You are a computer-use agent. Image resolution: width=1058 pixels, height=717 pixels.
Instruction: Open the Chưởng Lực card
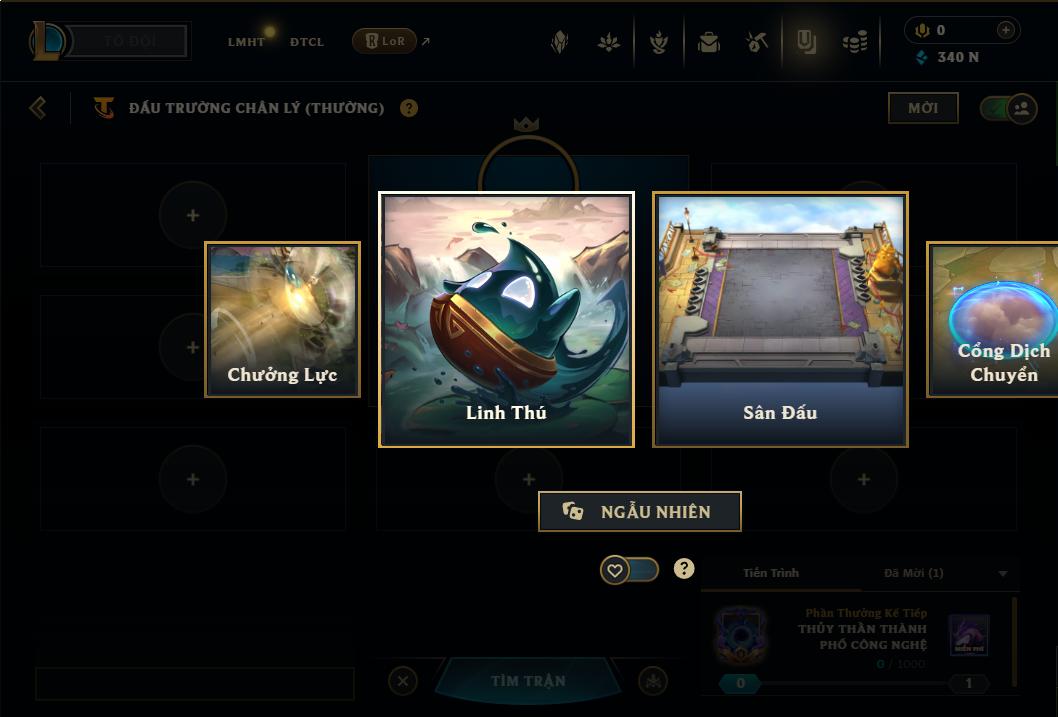282,320
